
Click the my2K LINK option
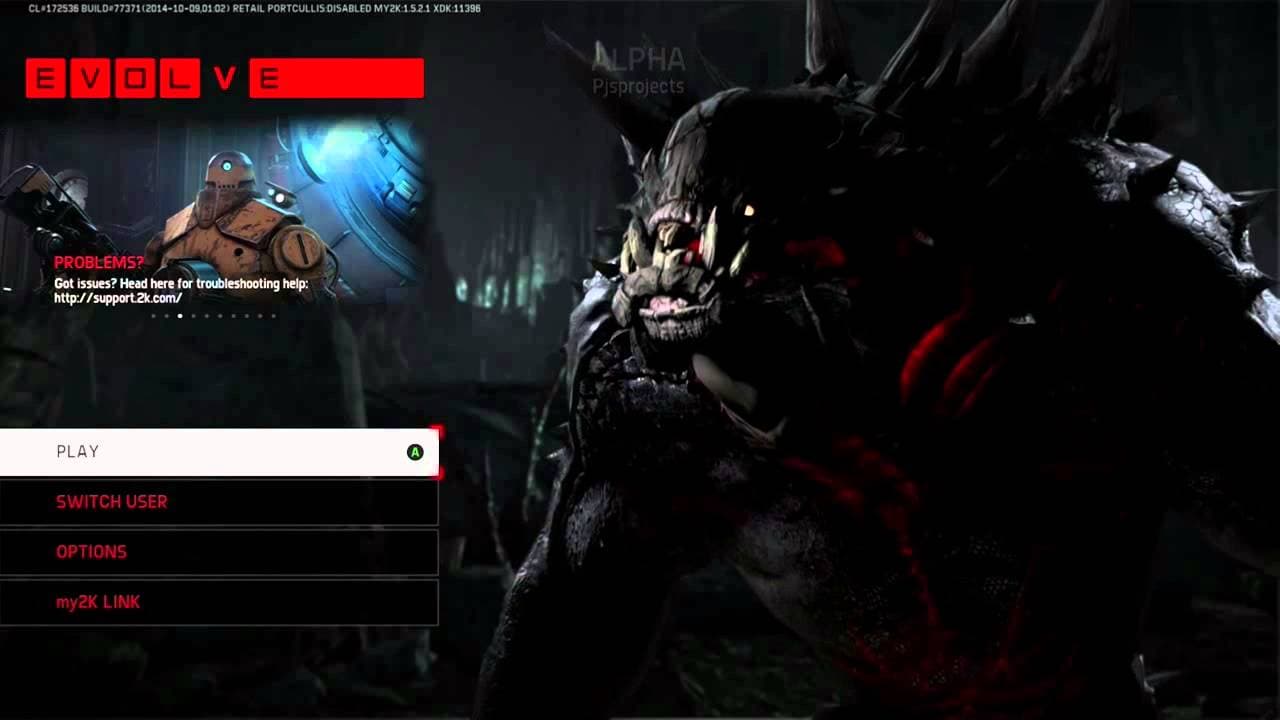click(98, 601)
